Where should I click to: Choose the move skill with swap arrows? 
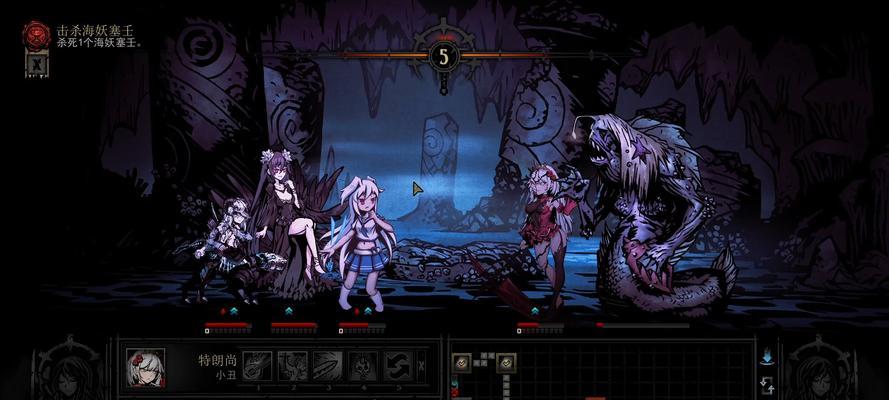click(x=397, y=365)
